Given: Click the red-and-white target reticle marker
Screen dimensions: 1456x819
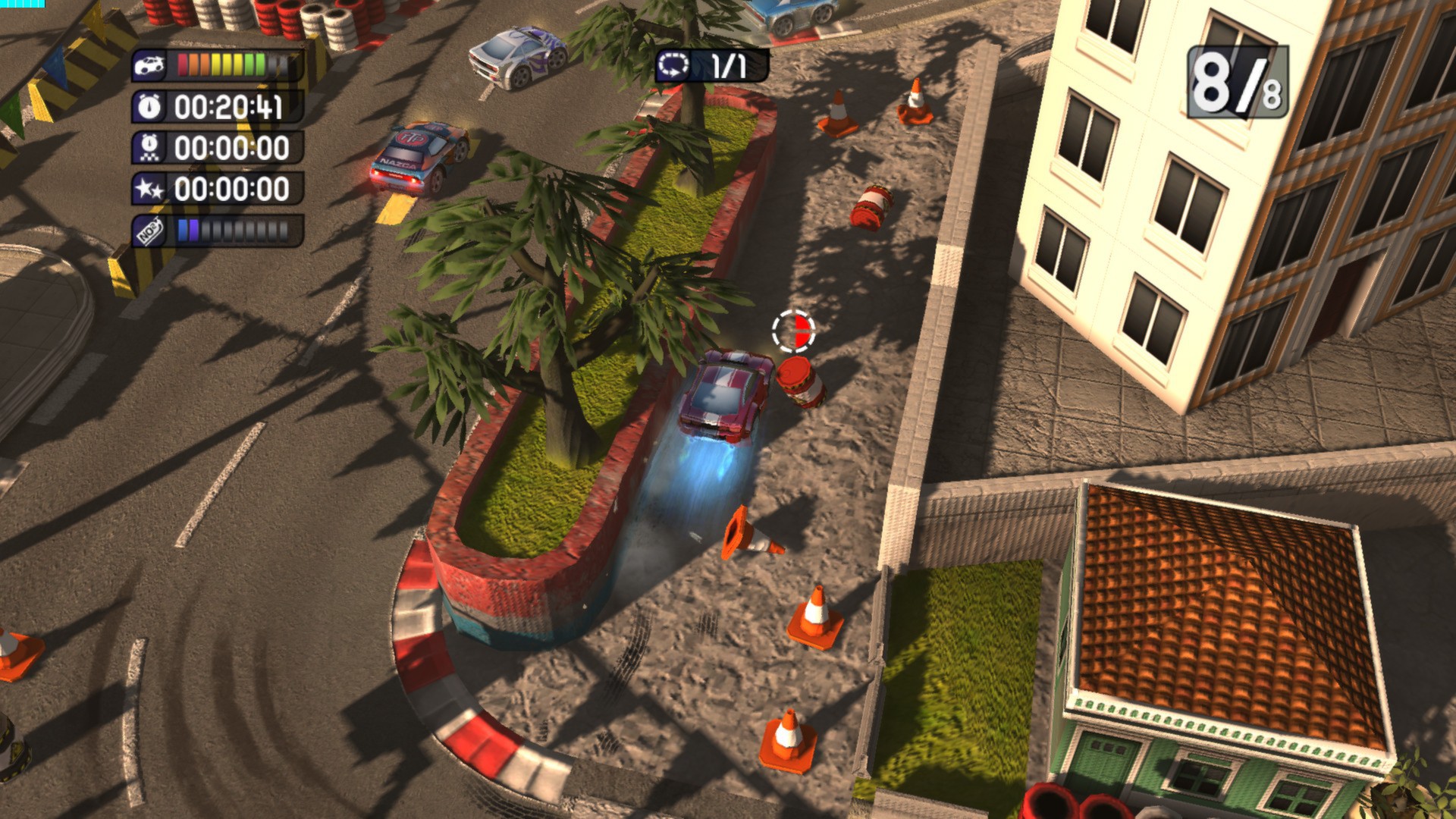Looking at the screenshot, I should coord(792,331).
